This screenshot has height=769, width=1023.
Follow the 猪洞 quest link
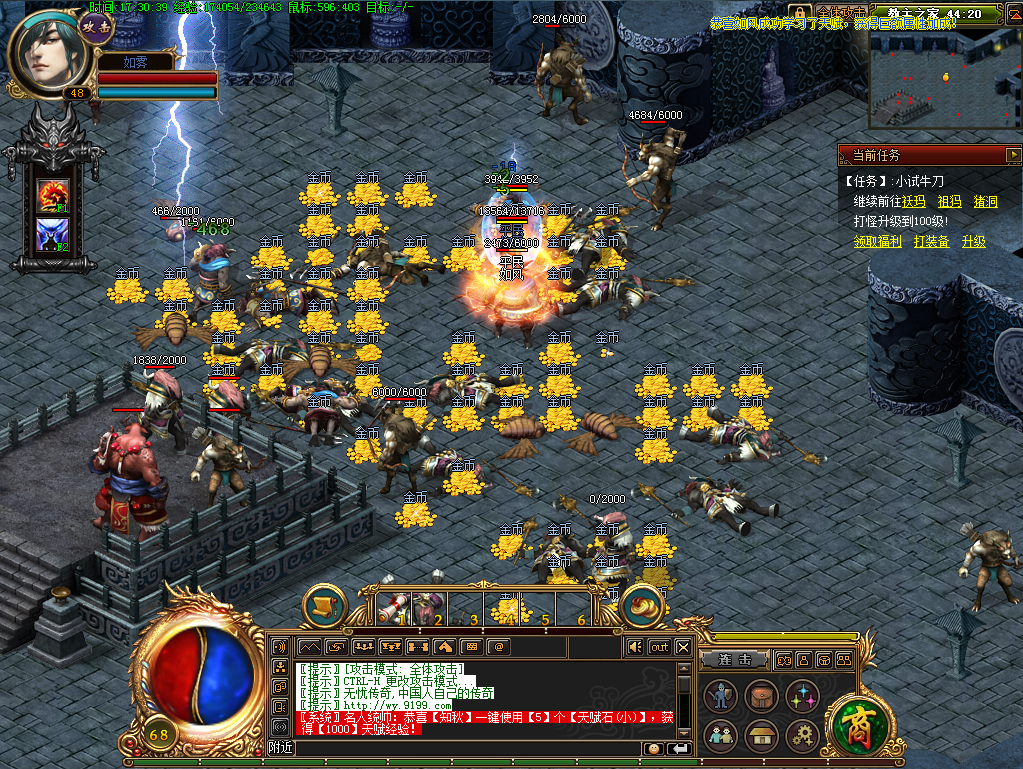[985, 201]
